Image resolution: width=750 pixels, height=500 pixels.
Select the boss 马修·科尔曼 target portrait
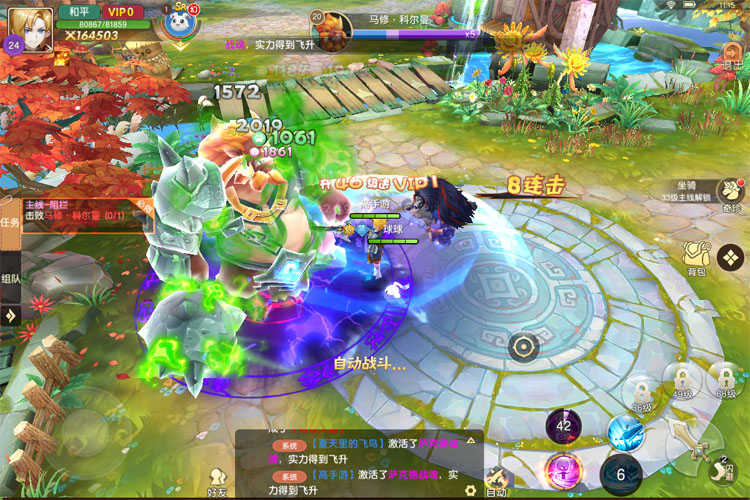[x=329, y=24]
